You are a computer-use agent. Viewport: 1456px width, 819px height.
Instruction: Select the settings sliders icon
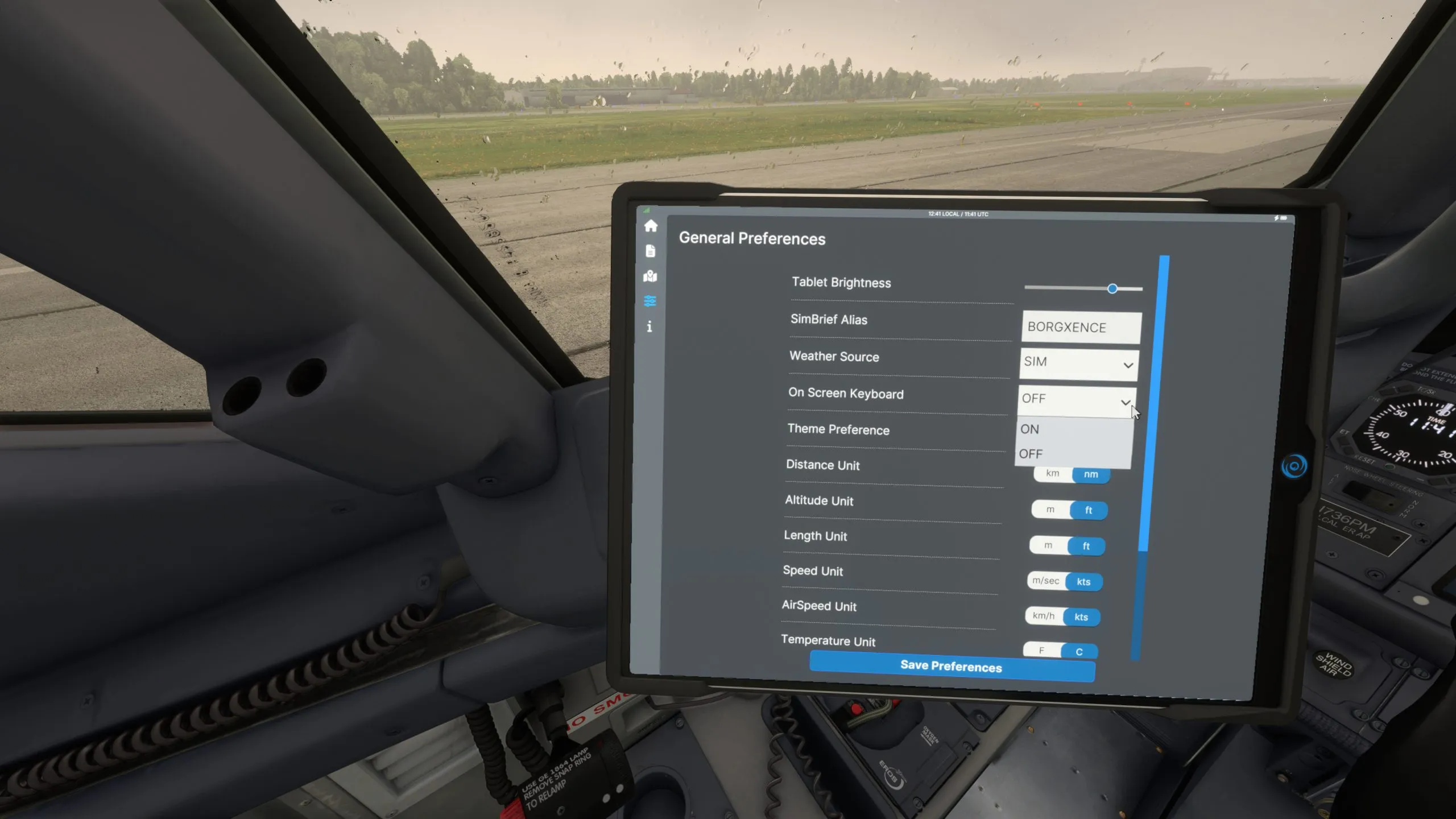(650, 301)
